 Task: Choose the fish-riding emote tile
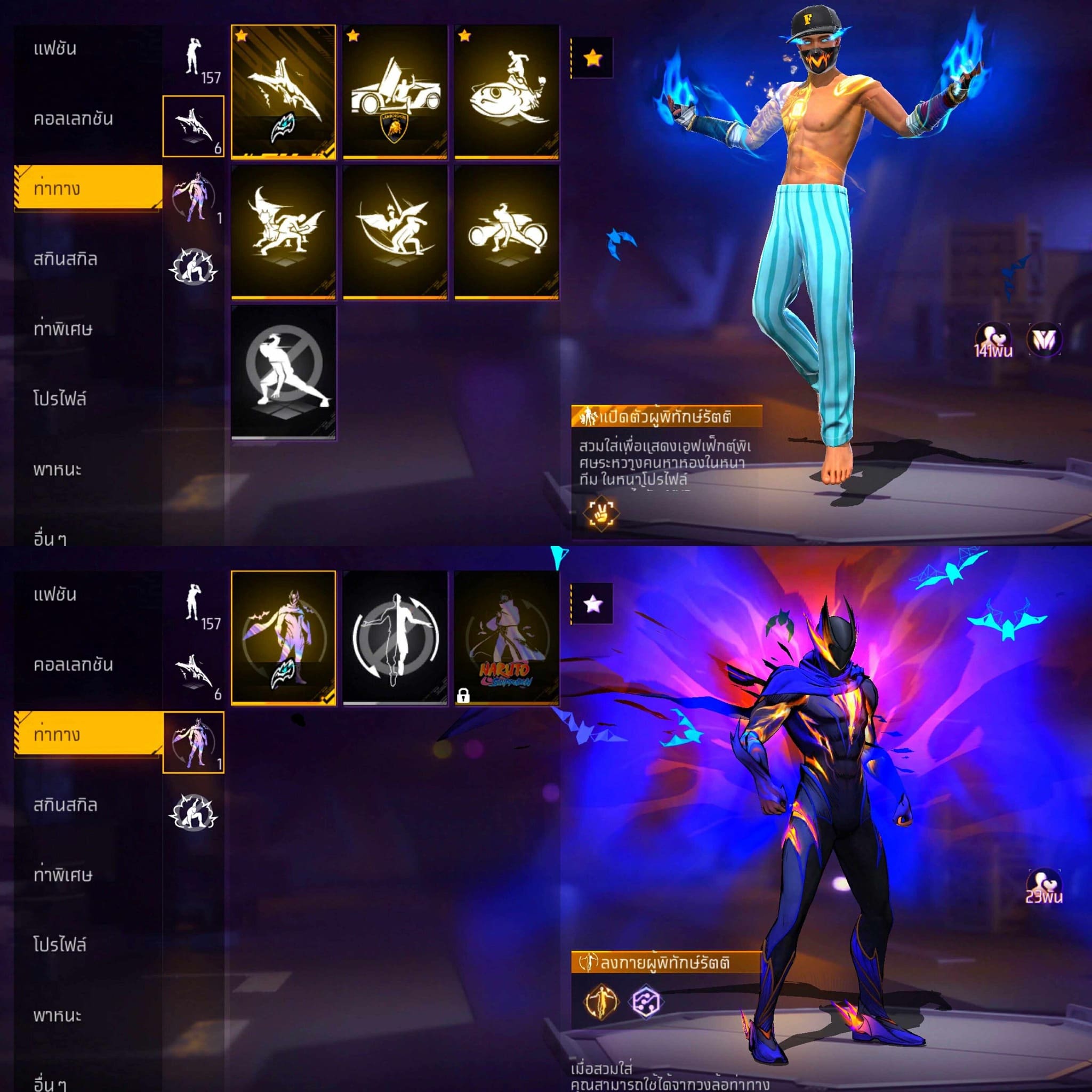click(507, 92)
